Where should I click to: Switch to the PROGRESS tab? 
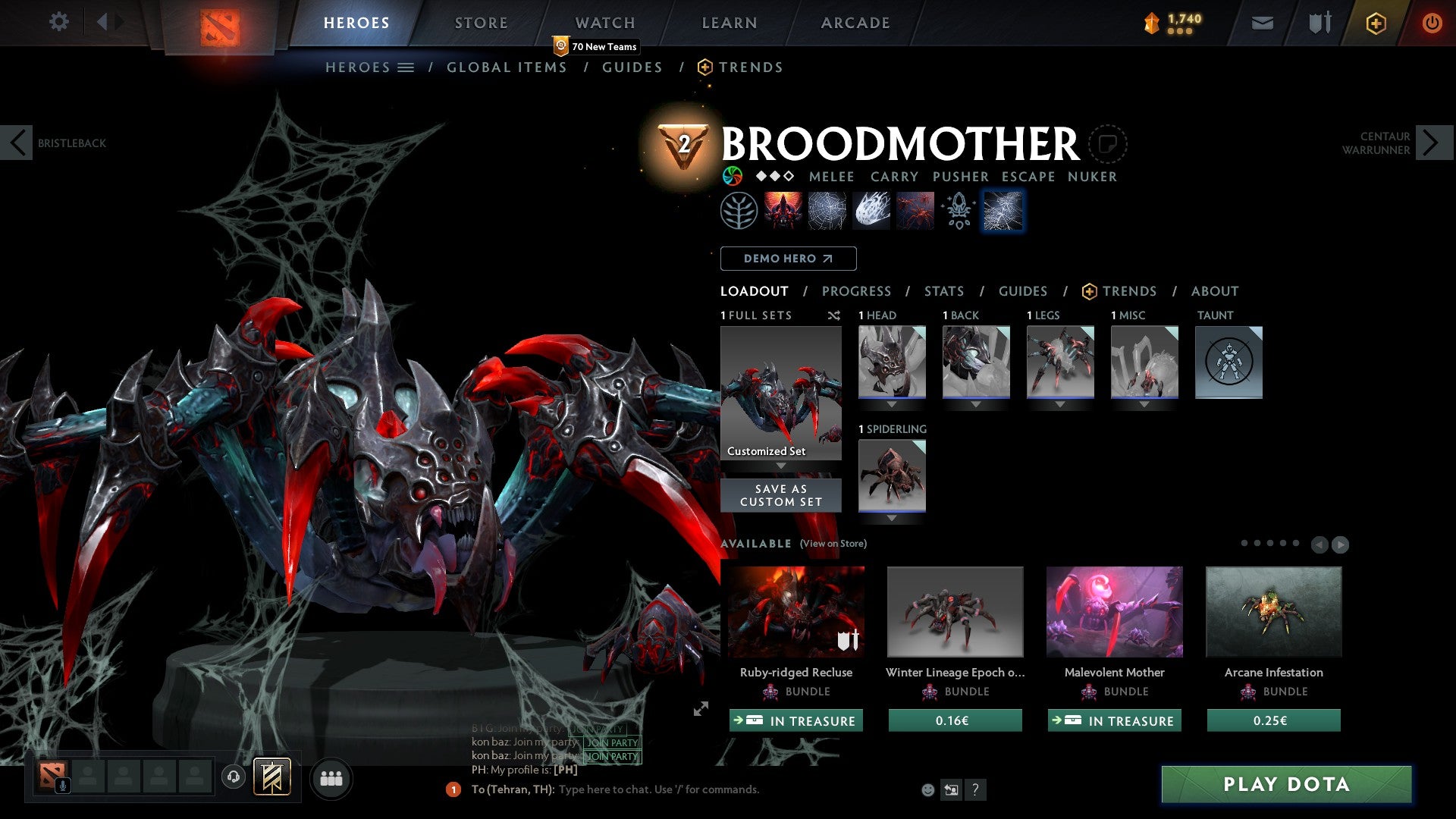point(857,291)
